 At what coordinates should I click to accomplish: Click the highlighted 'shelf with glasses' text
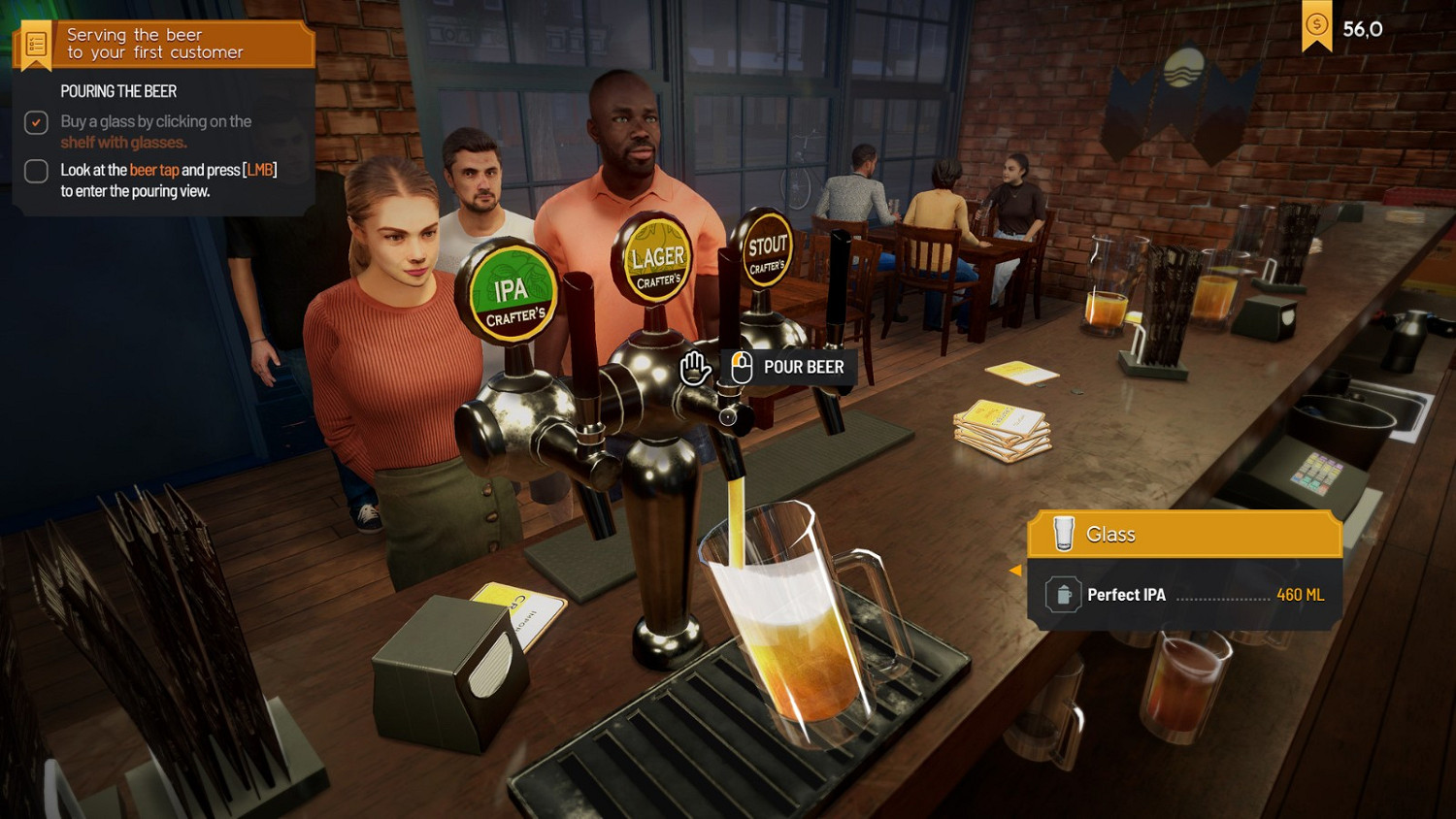click(x=122, y=142)
